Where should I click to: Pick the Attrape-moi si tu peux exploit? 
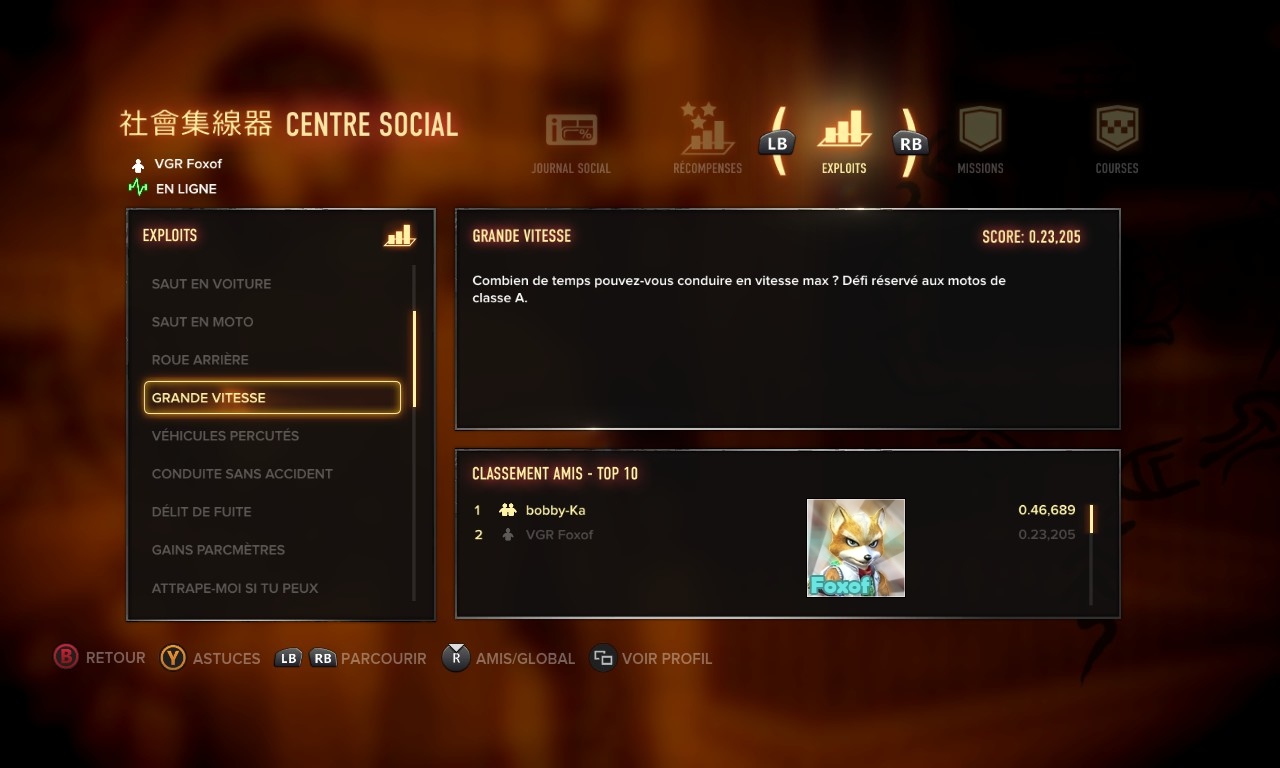click(x=235, y=588)
